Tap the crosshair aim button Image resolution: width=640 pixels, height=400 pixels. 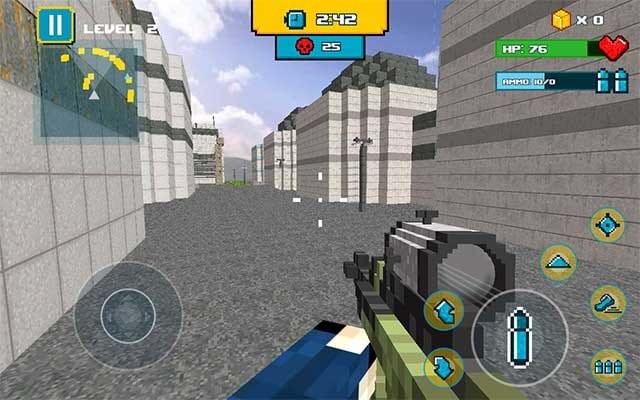607,225
